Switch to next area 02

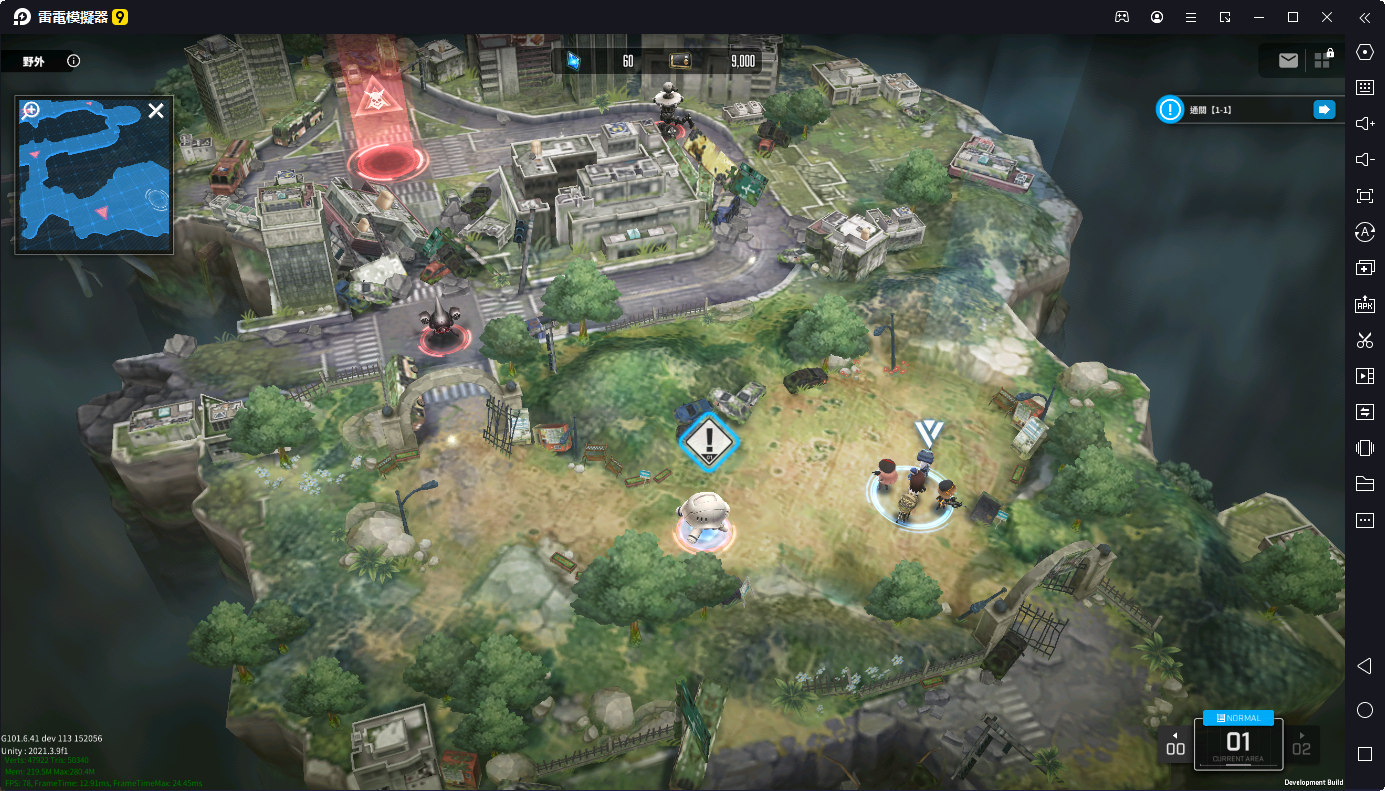tap(1301, 745)
